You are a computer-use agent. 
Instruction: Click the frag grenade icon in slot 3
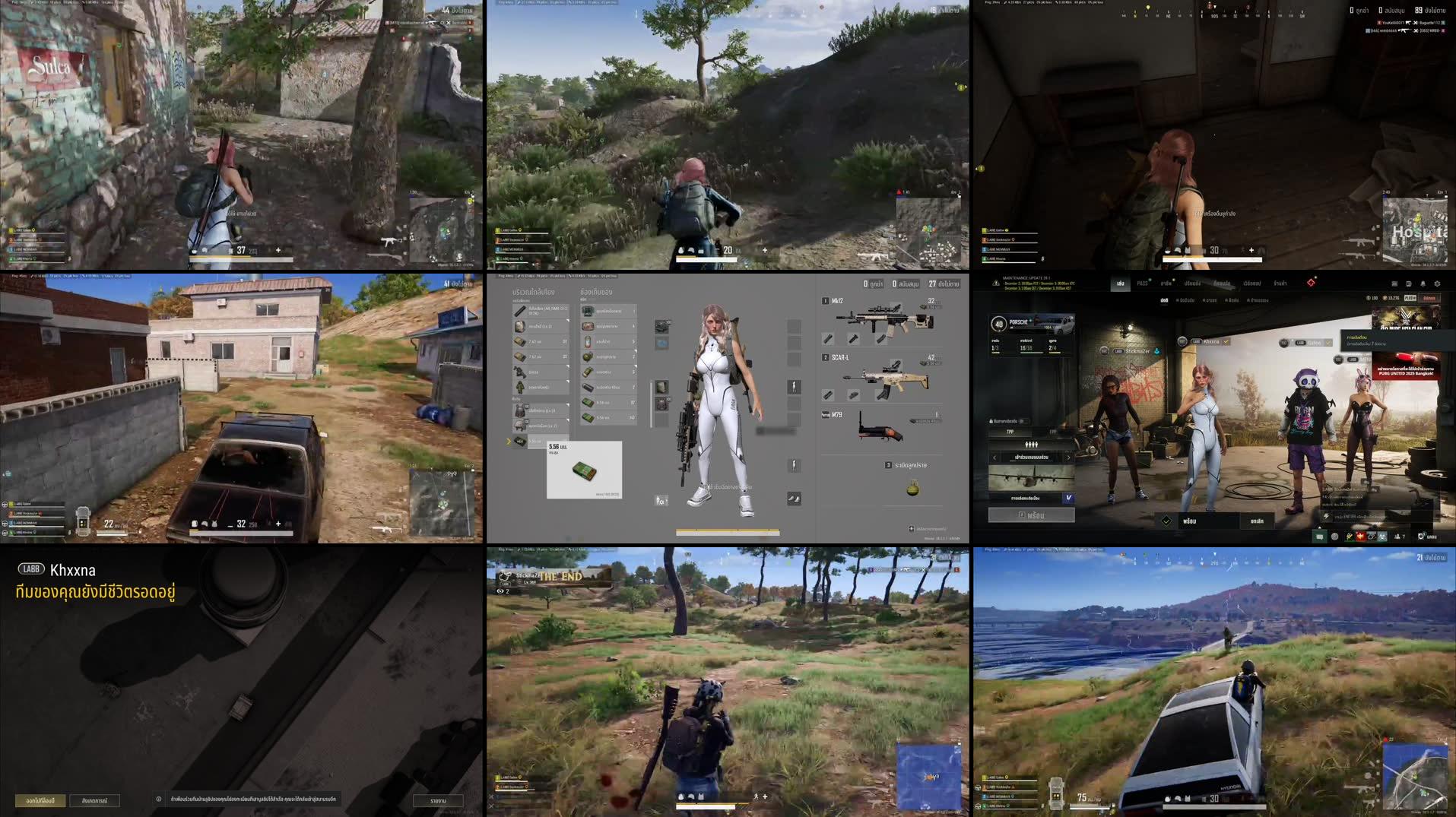pyautogui.click(x=912, y=489)
